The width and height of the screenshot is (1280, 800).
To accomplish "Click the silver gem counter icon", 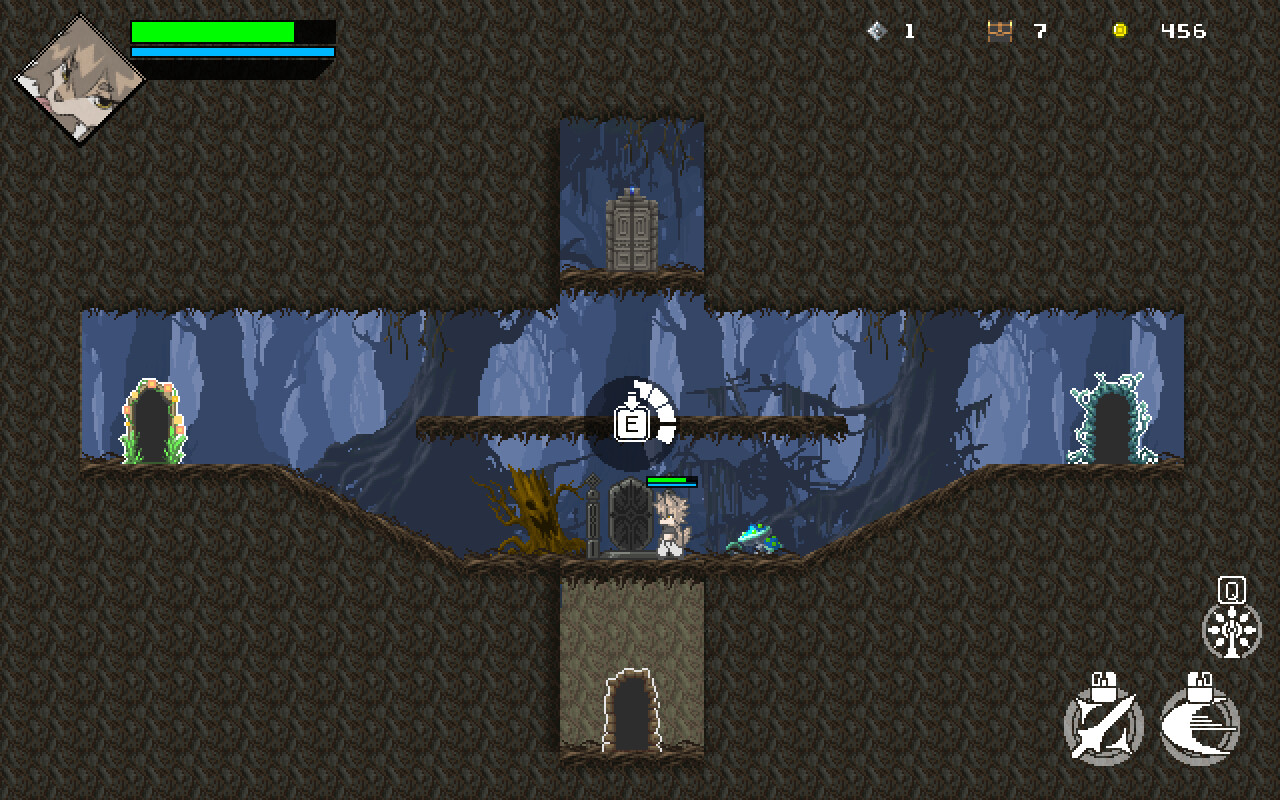I will pyautogui.click(x=877, y=29).
